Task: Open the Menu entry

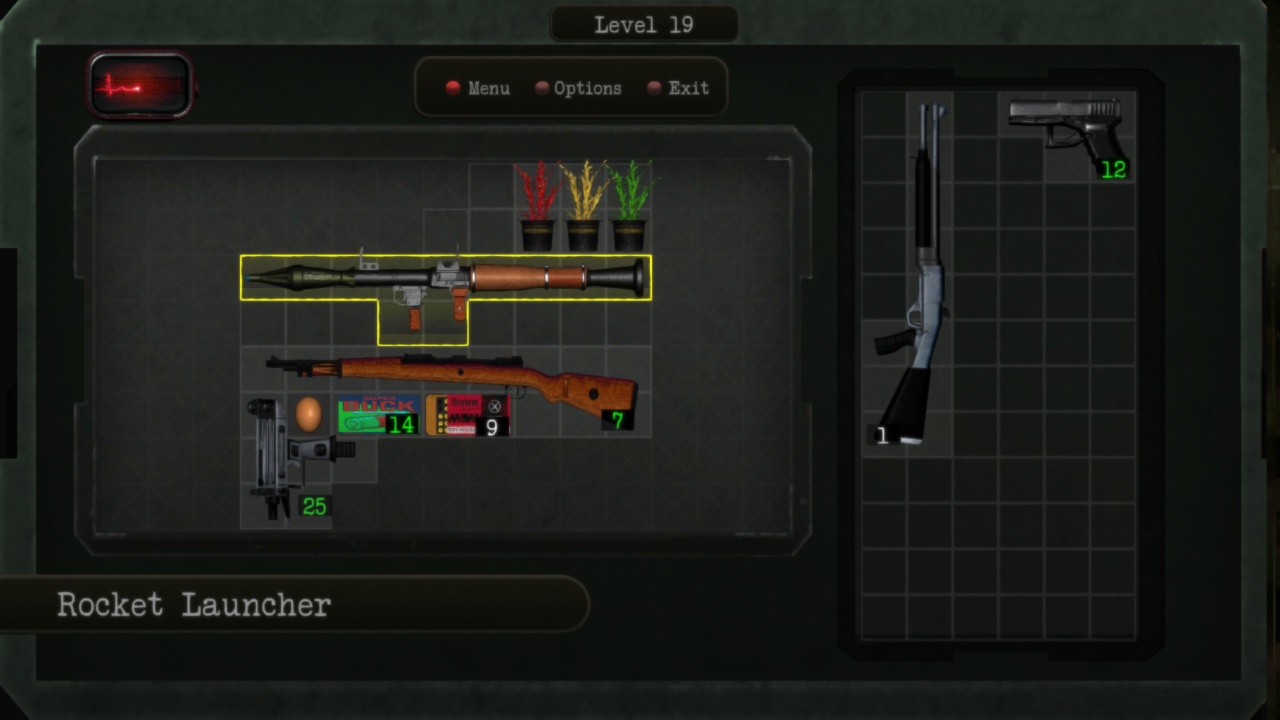Action: click(x=488, y=89)
